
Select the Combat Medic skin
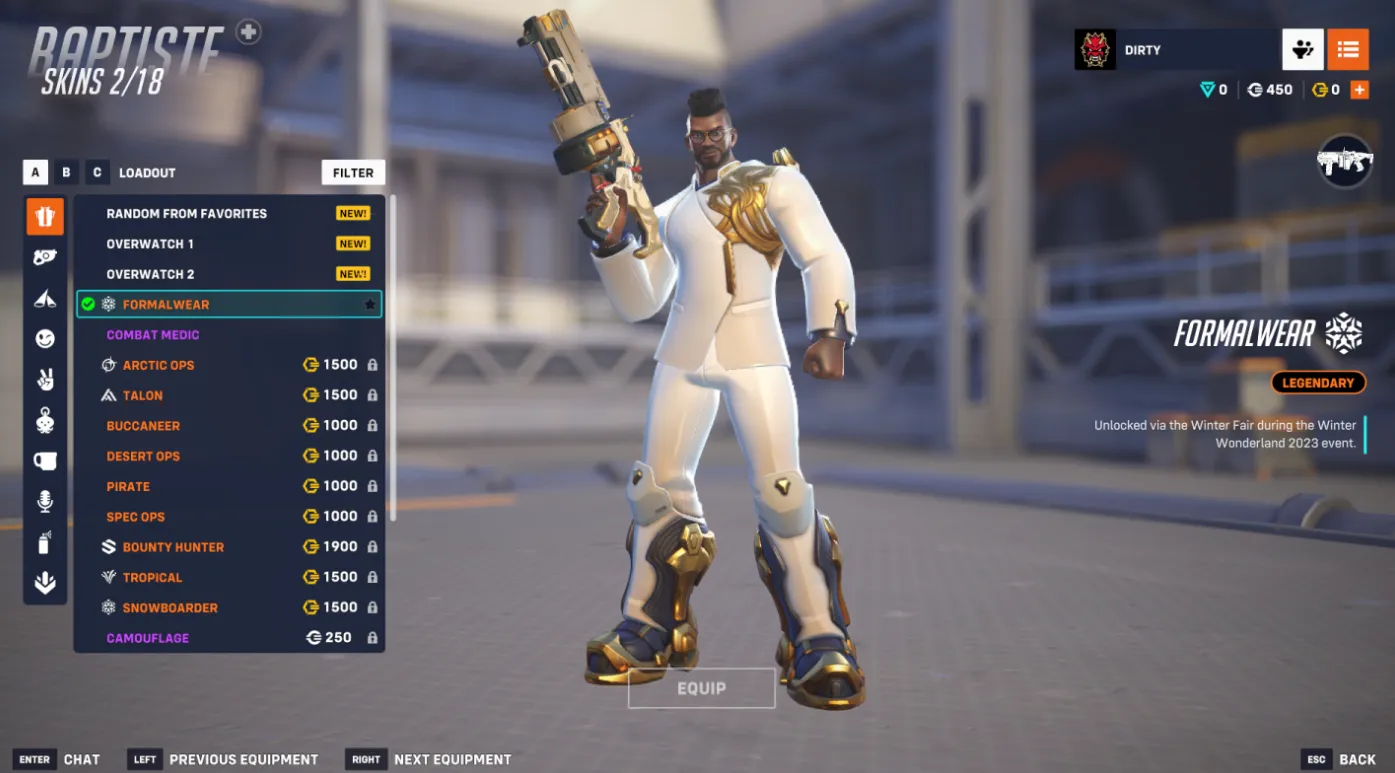click(x=150, y=334)
